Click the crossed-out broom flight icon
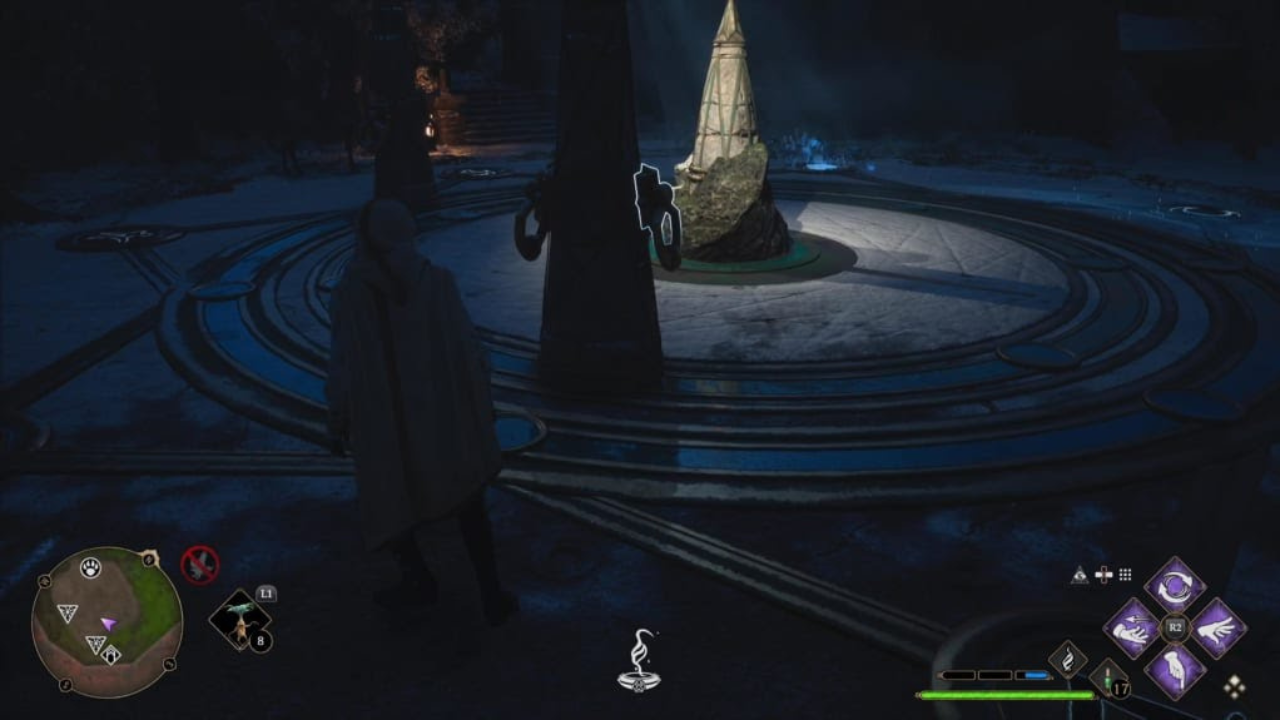The width and height of the screenshot is (1280, 720). point(200,565)
